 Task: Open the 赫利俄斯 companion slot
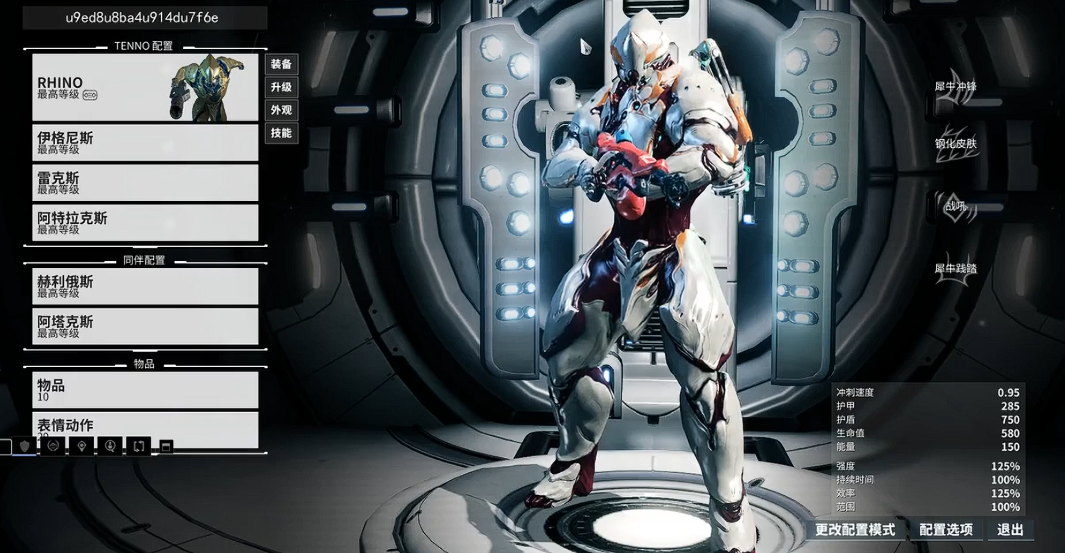coord(145,287)
